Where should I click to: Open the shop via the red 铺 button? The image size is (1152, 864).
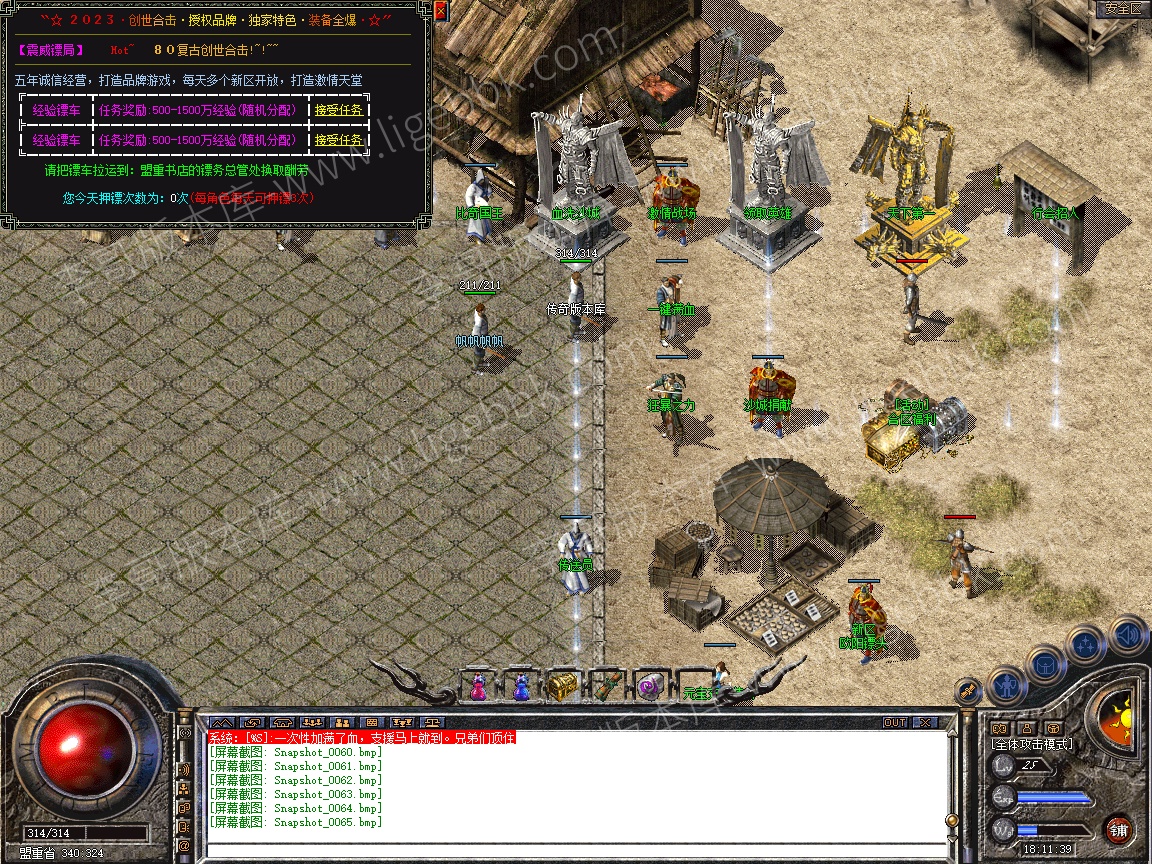coord(1118,829)
